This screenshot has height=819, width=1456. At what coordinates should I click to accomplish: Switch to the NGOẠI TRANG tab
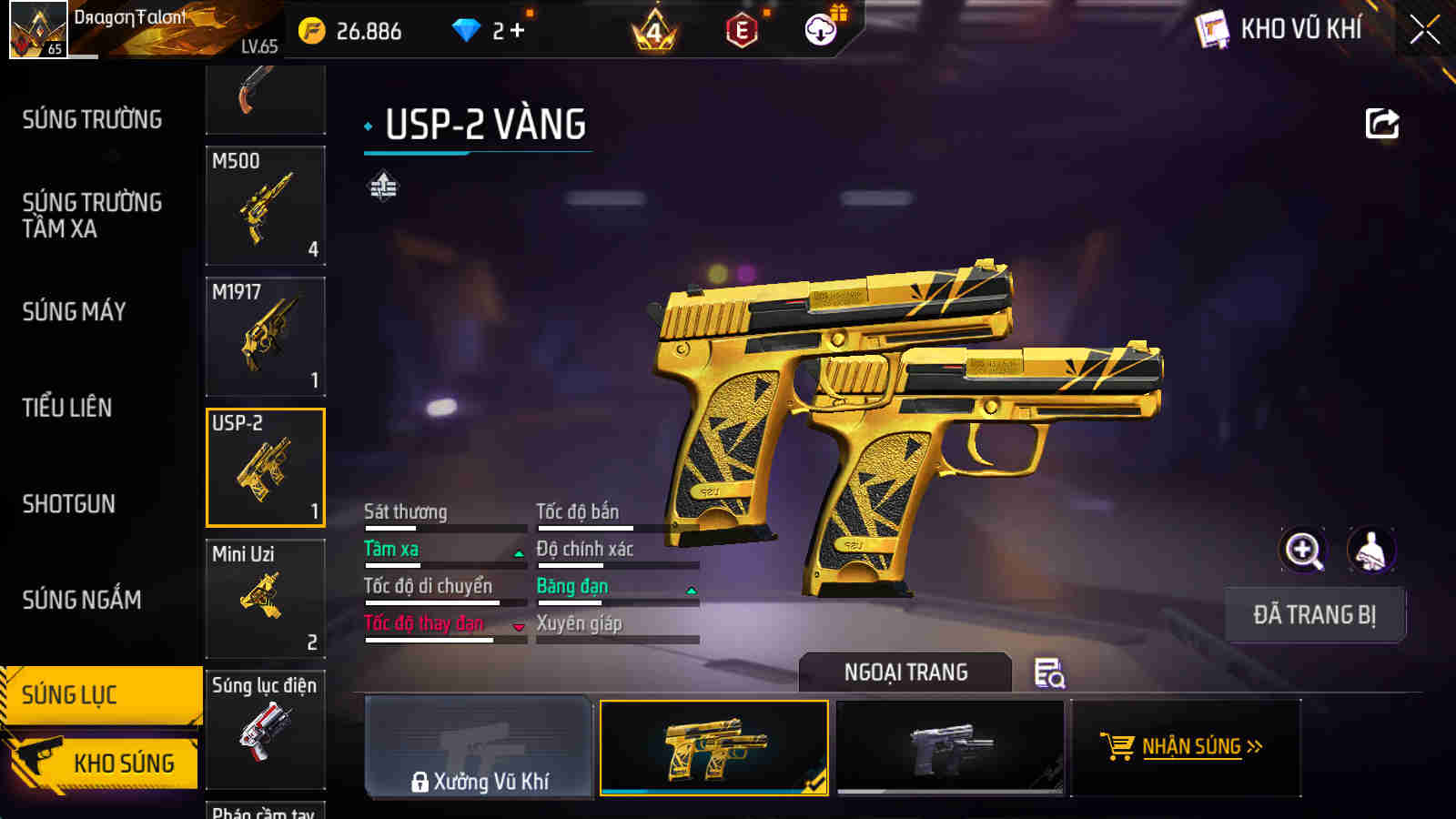[x=905, y=673]
